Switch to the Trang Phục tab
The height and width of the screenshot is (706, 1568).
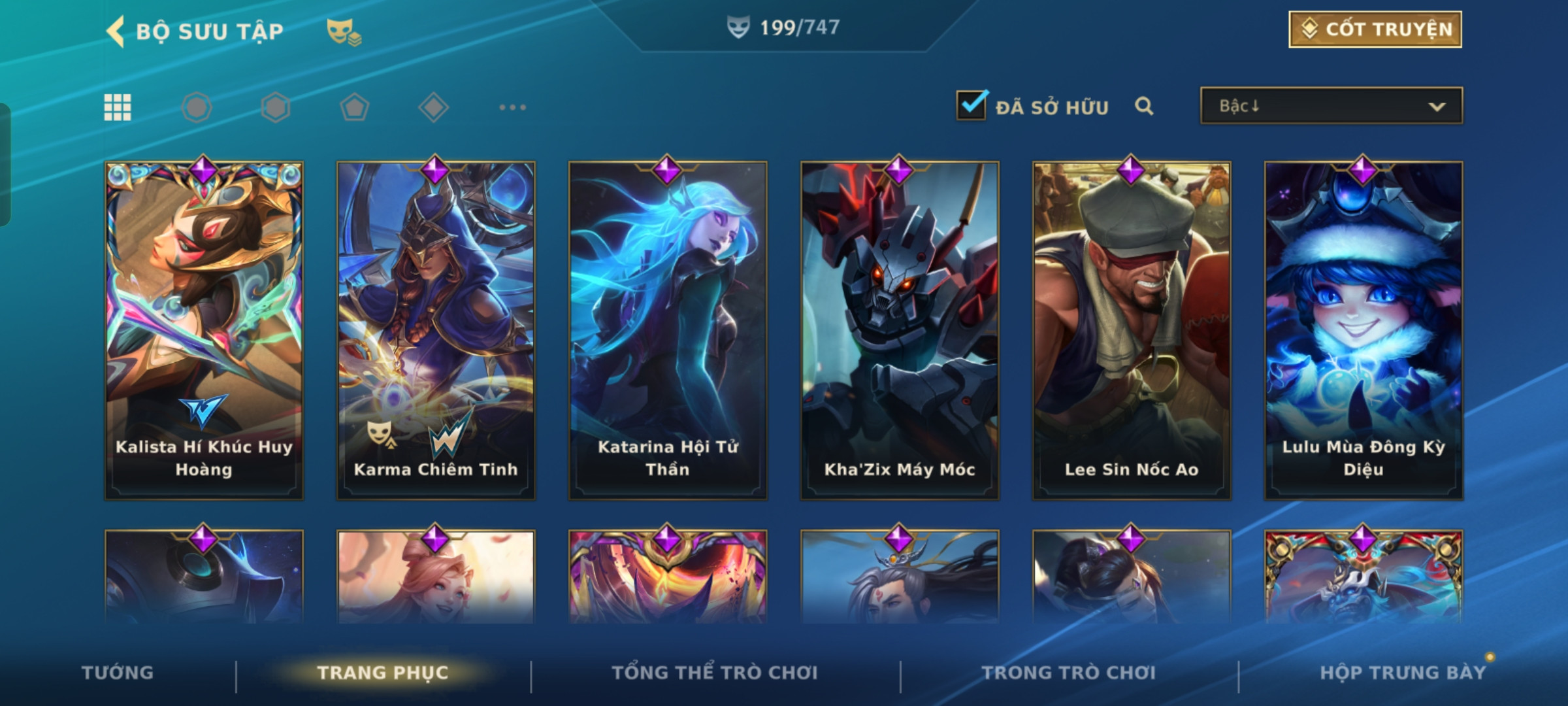tap(383, 673)
